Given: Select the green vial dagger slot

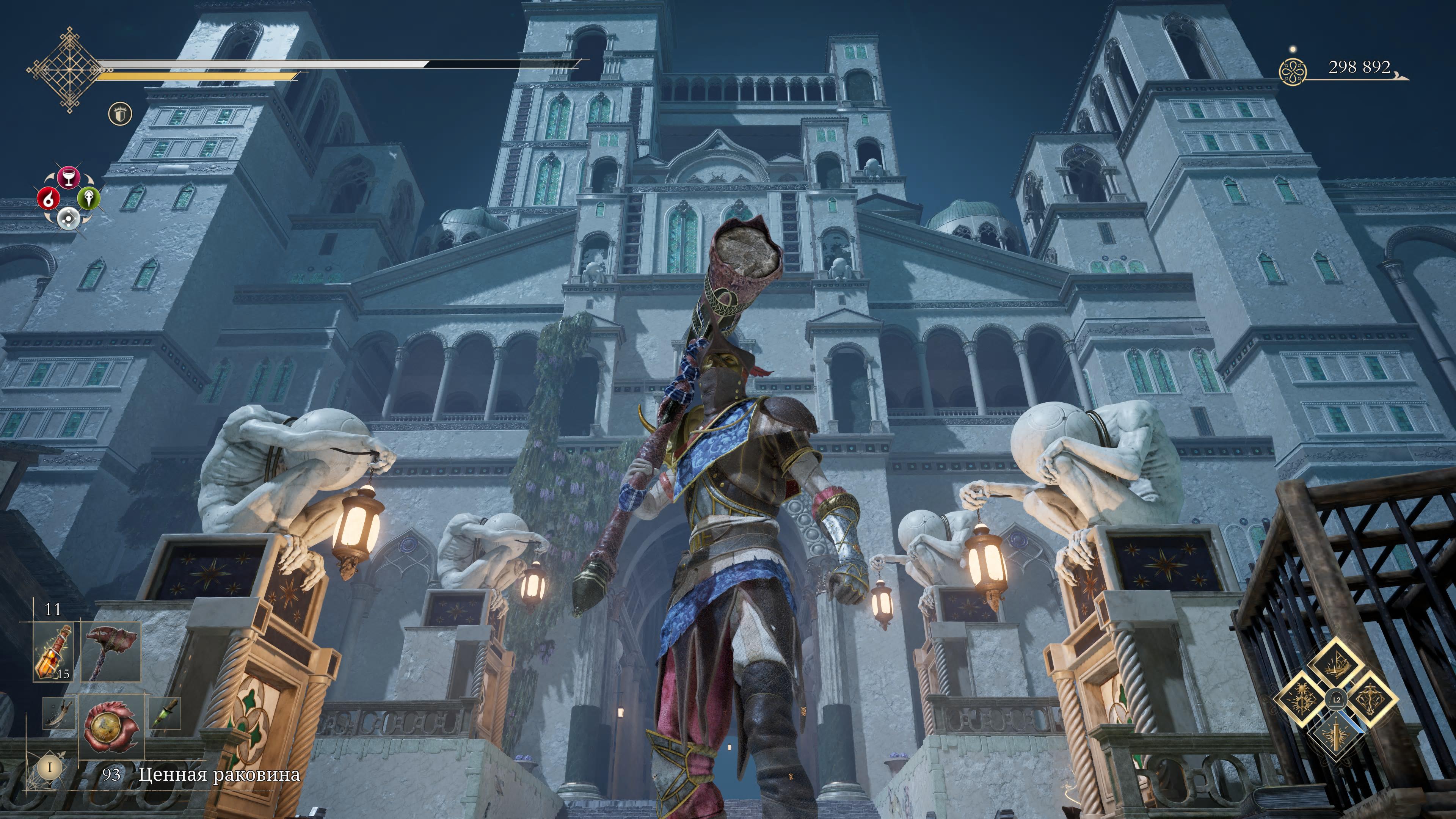Looking at the screenshot, I should click(x=166, y=713).
